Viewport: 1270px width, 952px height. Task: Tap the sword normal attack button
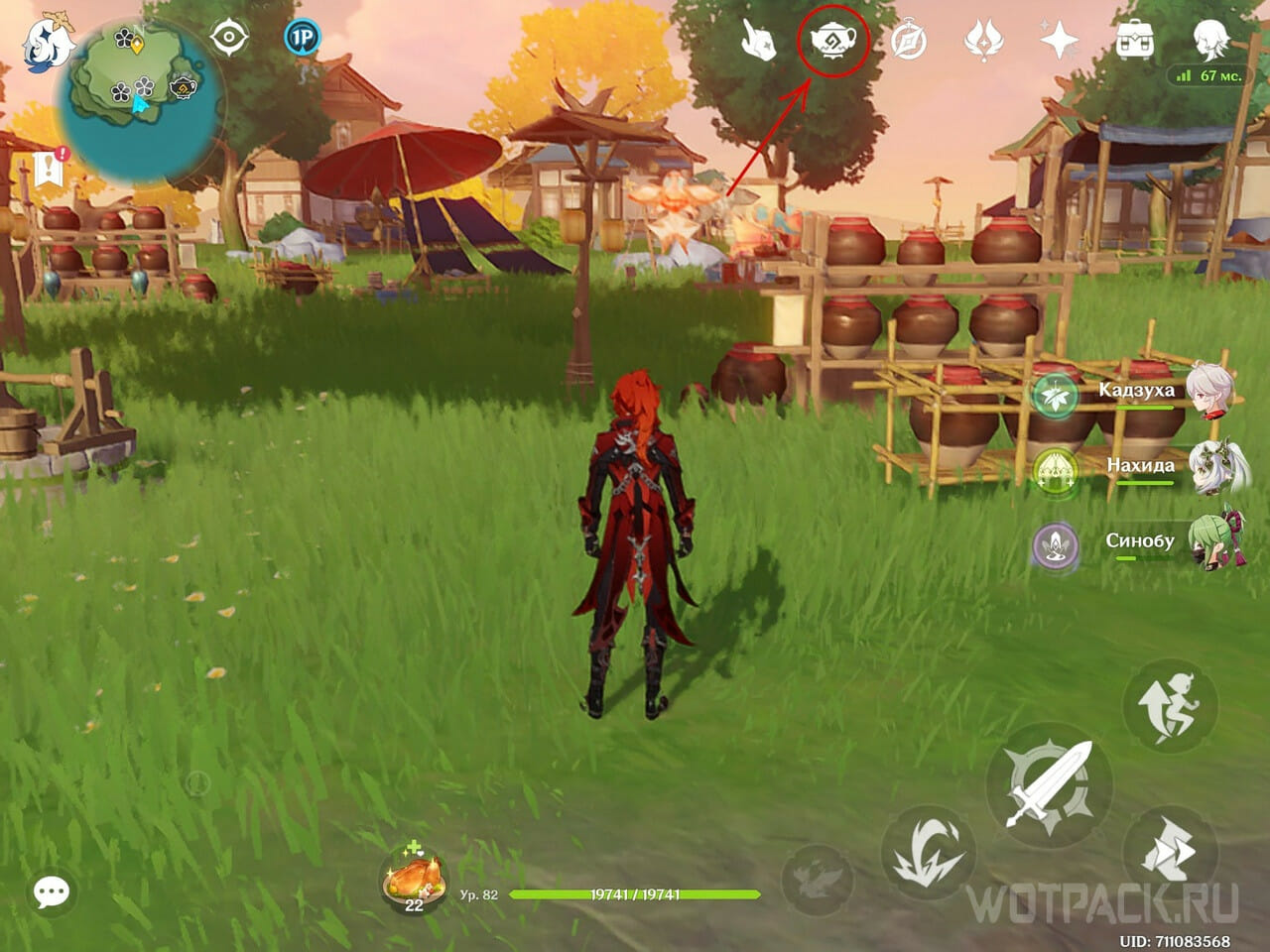[x=1048, y=783]
